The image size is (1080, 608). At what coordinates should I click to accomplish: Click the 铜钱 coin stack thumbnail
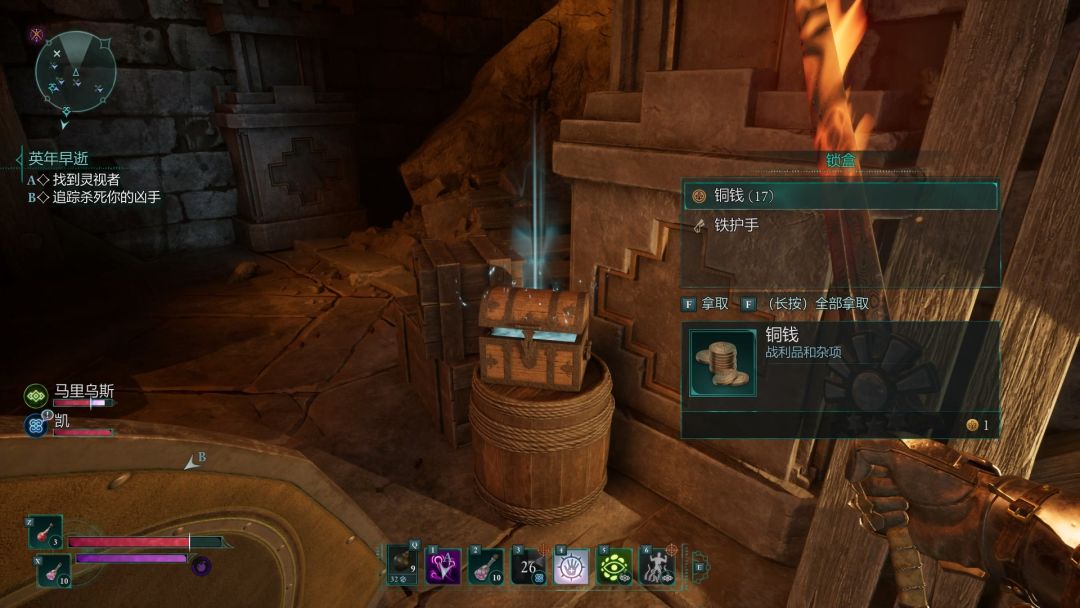(723, 363)
